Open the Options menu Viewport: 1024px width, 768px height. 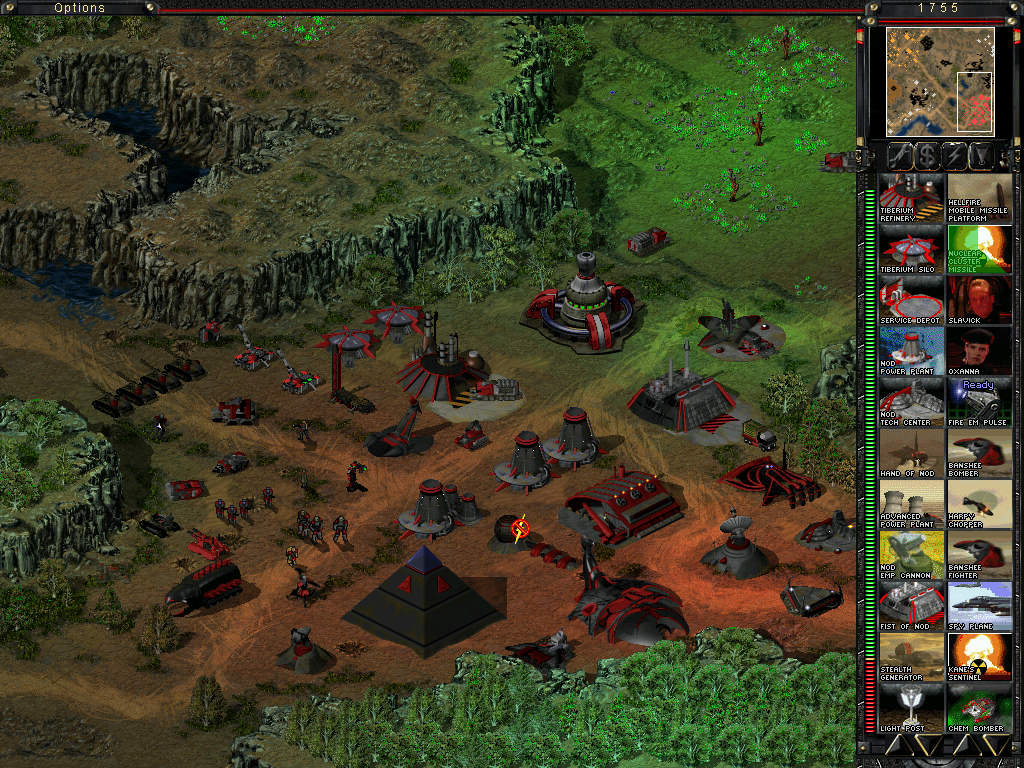pyautogui.click(x=79, y=8)
